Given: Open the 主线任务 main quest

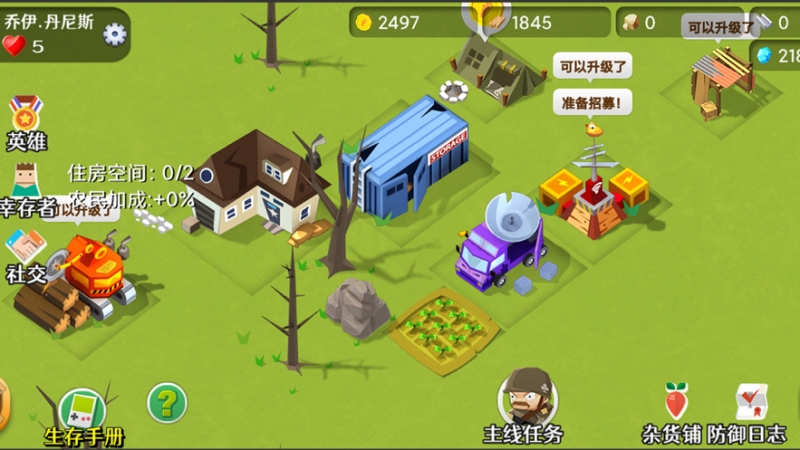Looking at the screenshot, I should 523,405.
